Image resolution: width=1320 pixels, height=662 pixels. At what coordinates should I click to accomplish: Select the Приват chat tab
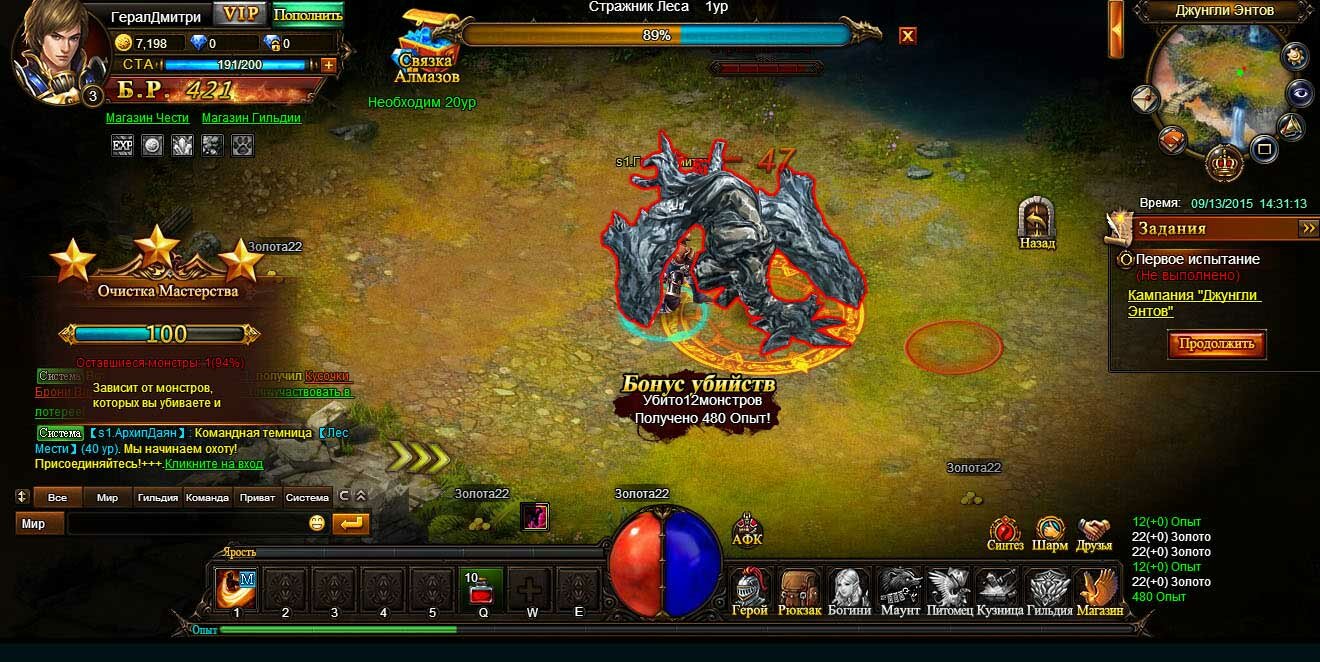click(x=258, y=497)
